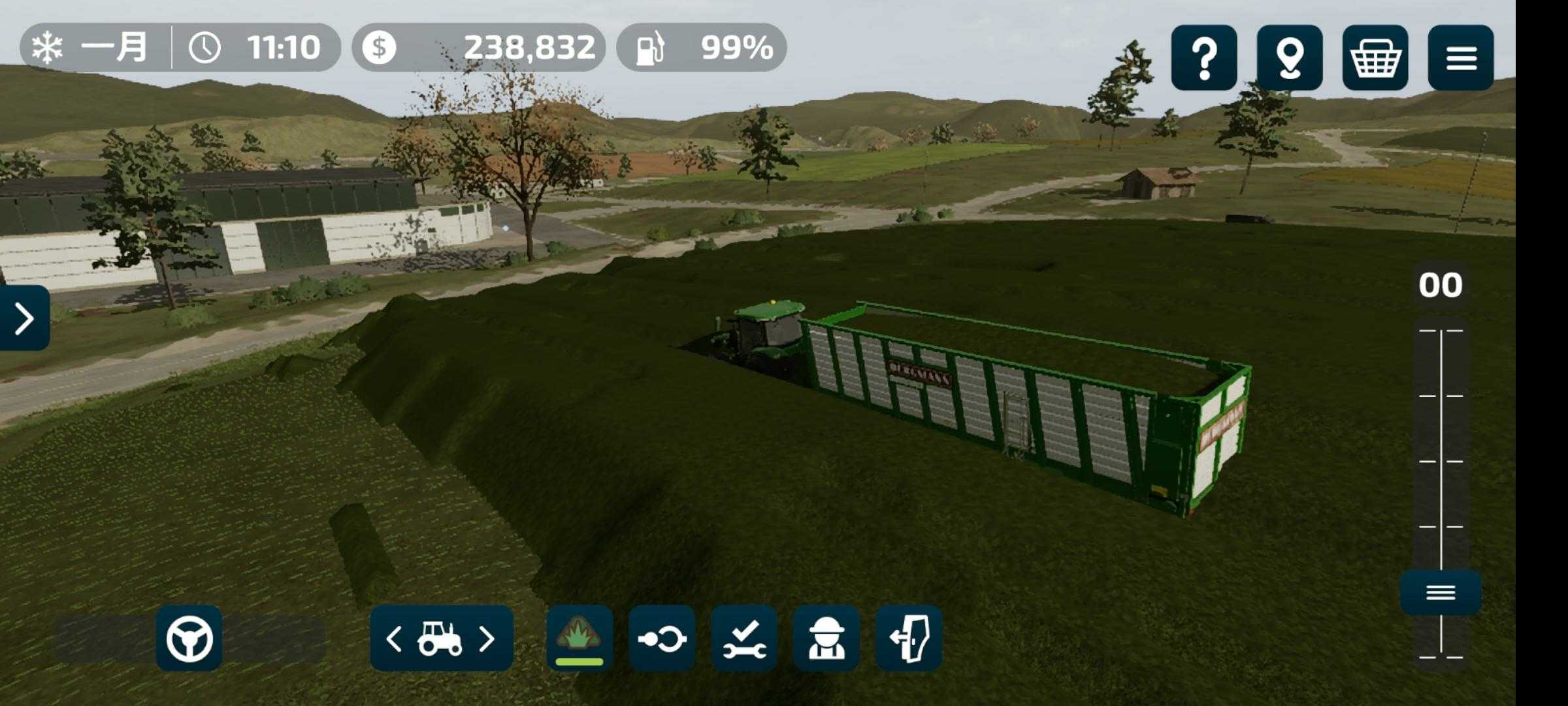Switch to previous vehicle with left arrow

(394, 639)
